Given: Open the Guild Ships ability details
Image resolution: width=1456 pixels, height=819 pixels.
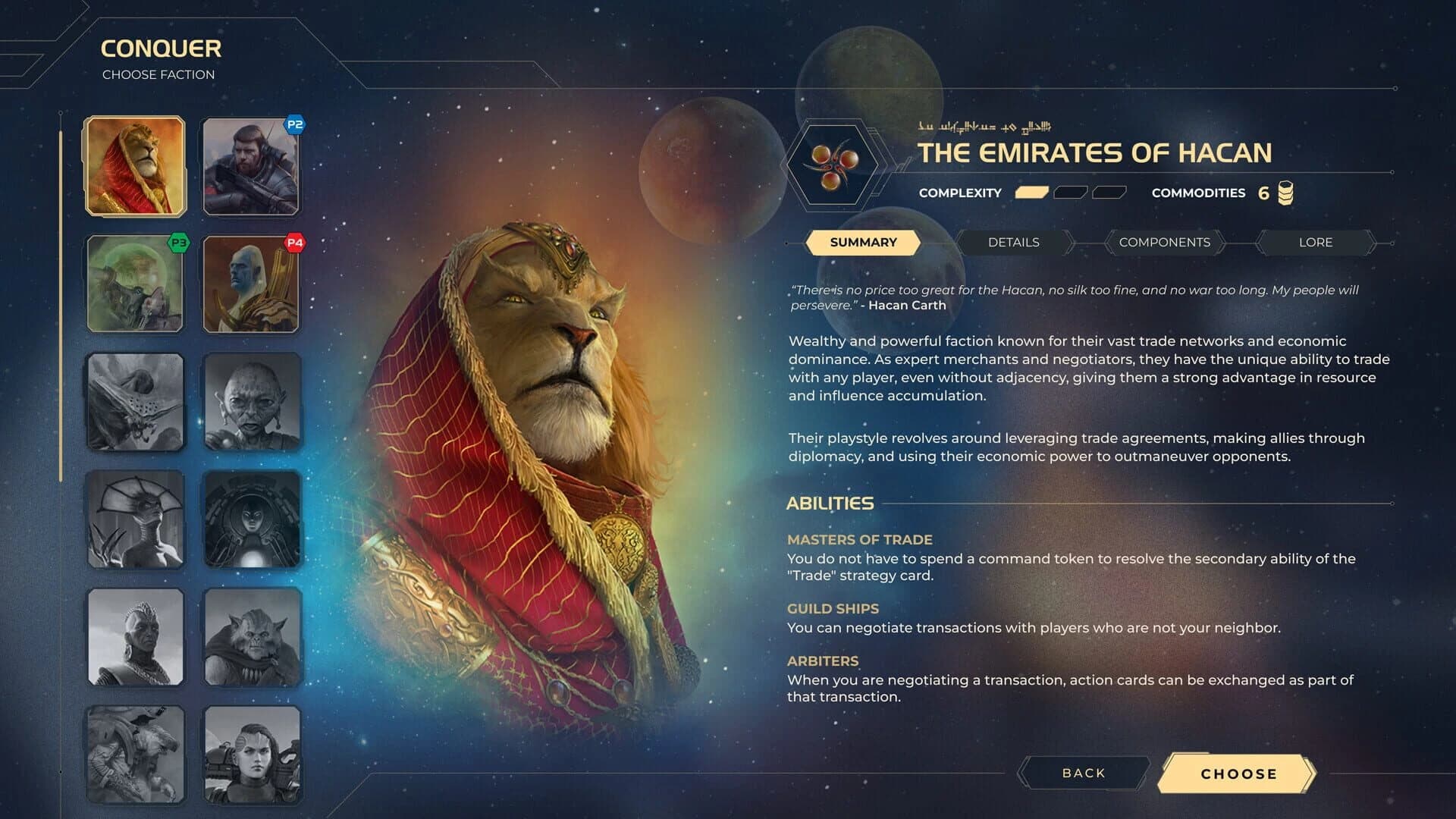Looking at the screenshot, I should click(x=832, y=608).
